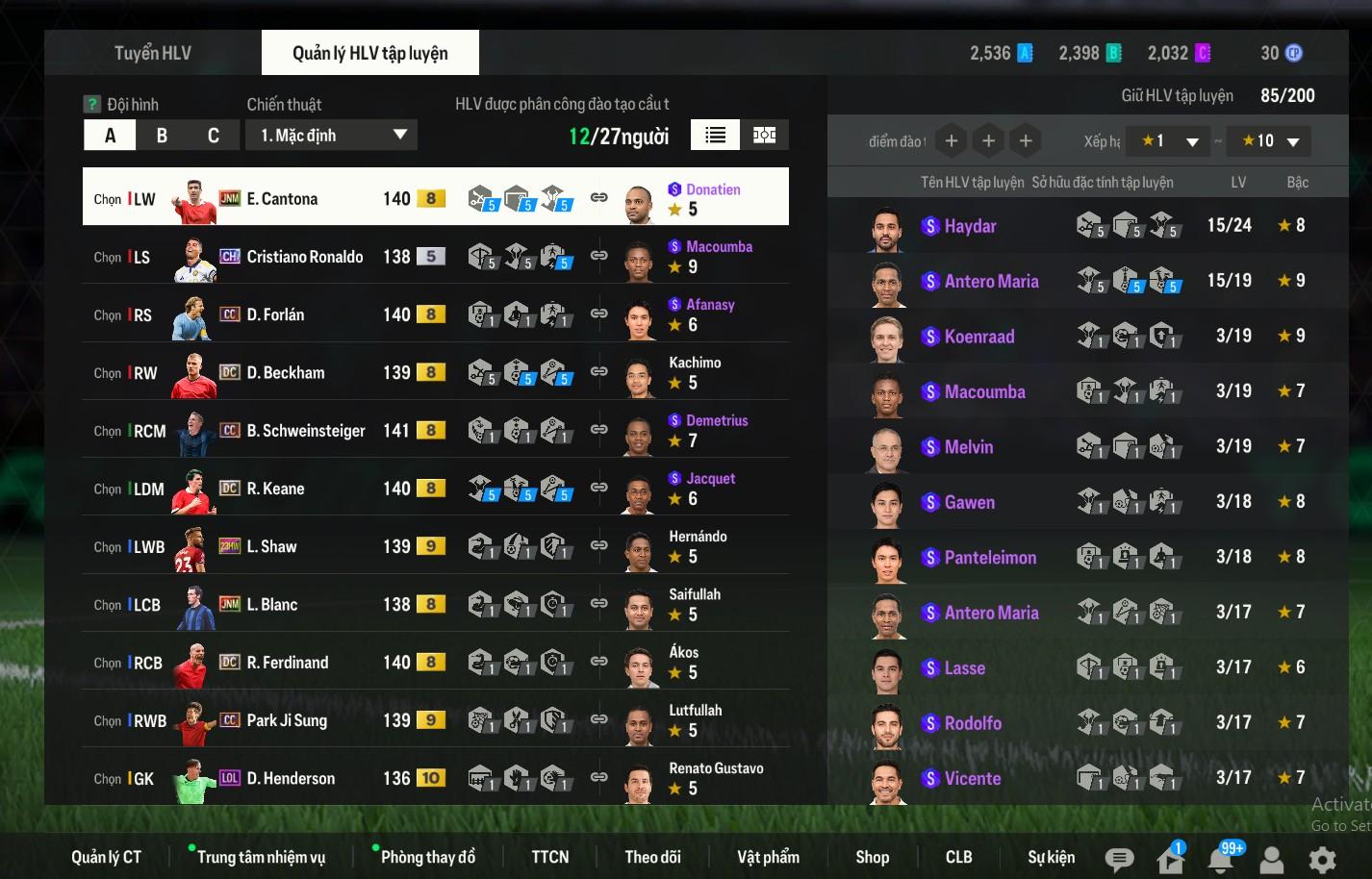Select the E. Cantona LW row
1372x879 pixels.
click(x=435, y=198)
